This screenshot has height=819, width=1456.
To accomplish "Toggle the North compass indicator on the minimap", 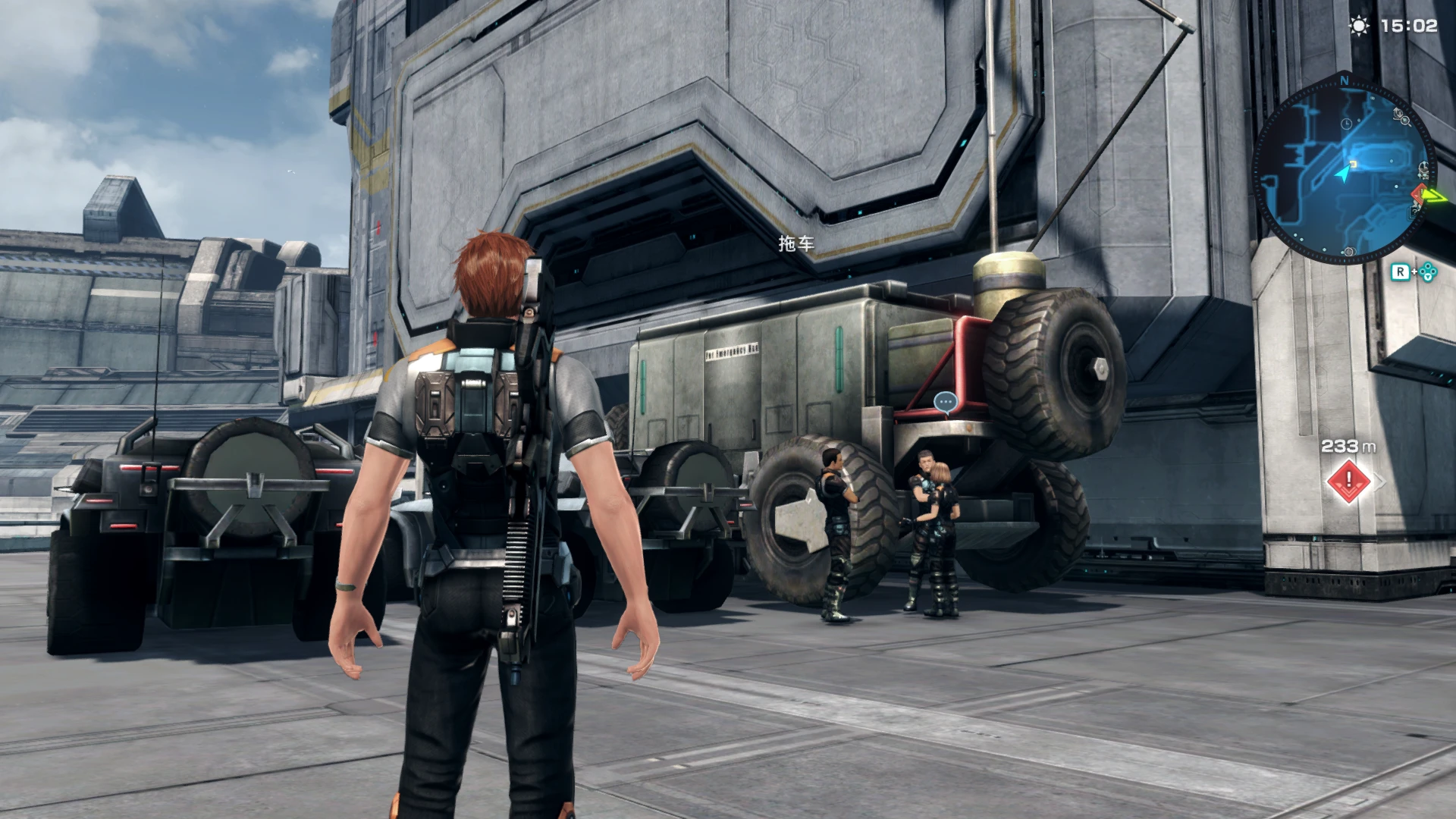I will pyautogui.click(x=1345, y=81).
